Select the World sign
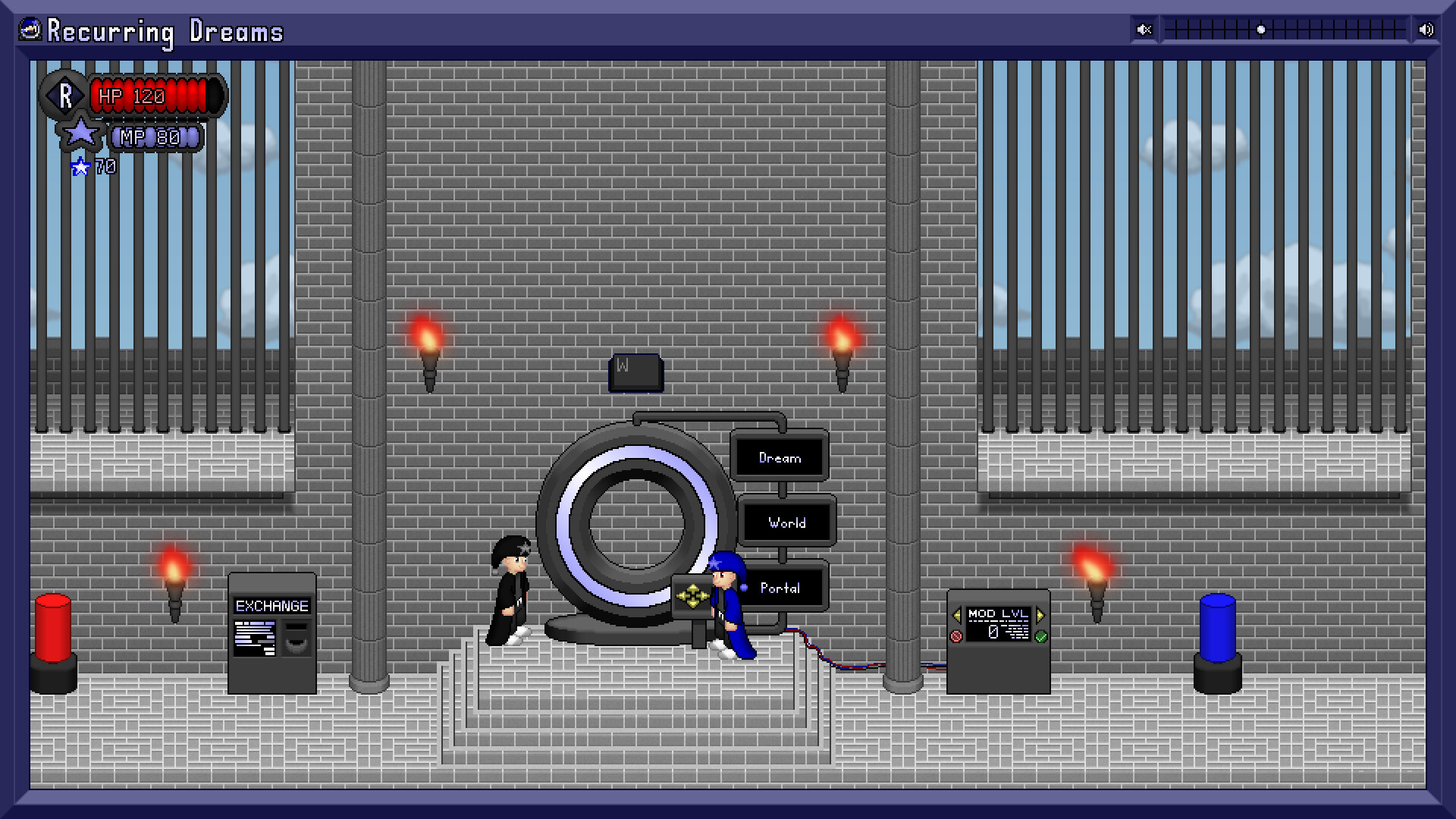The height and width of the screenshot is (819, 1456). 786,522
